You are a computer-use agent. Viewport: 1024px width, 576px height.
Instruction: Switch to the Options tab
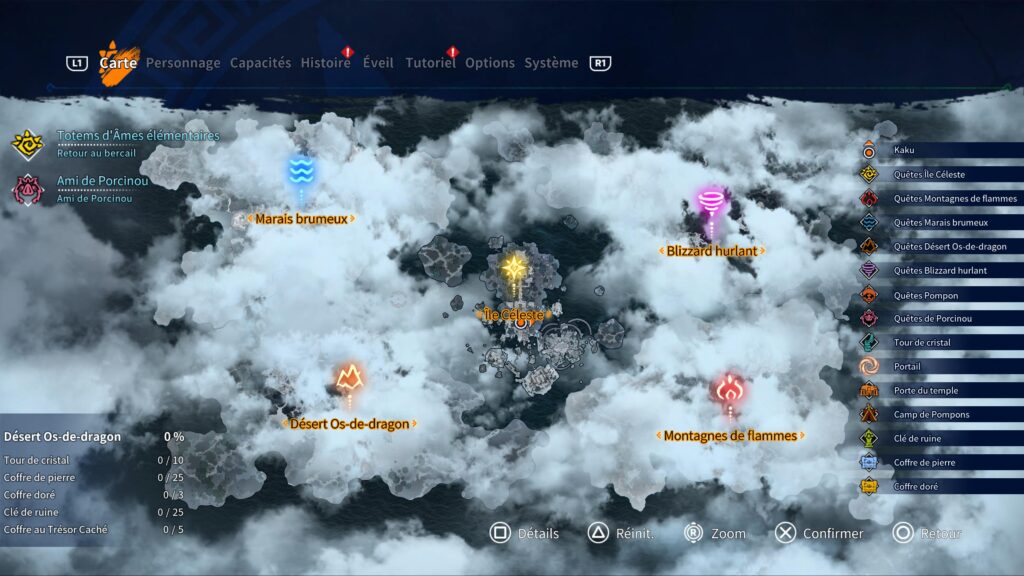pyautogui.click(x=490, y=63)
